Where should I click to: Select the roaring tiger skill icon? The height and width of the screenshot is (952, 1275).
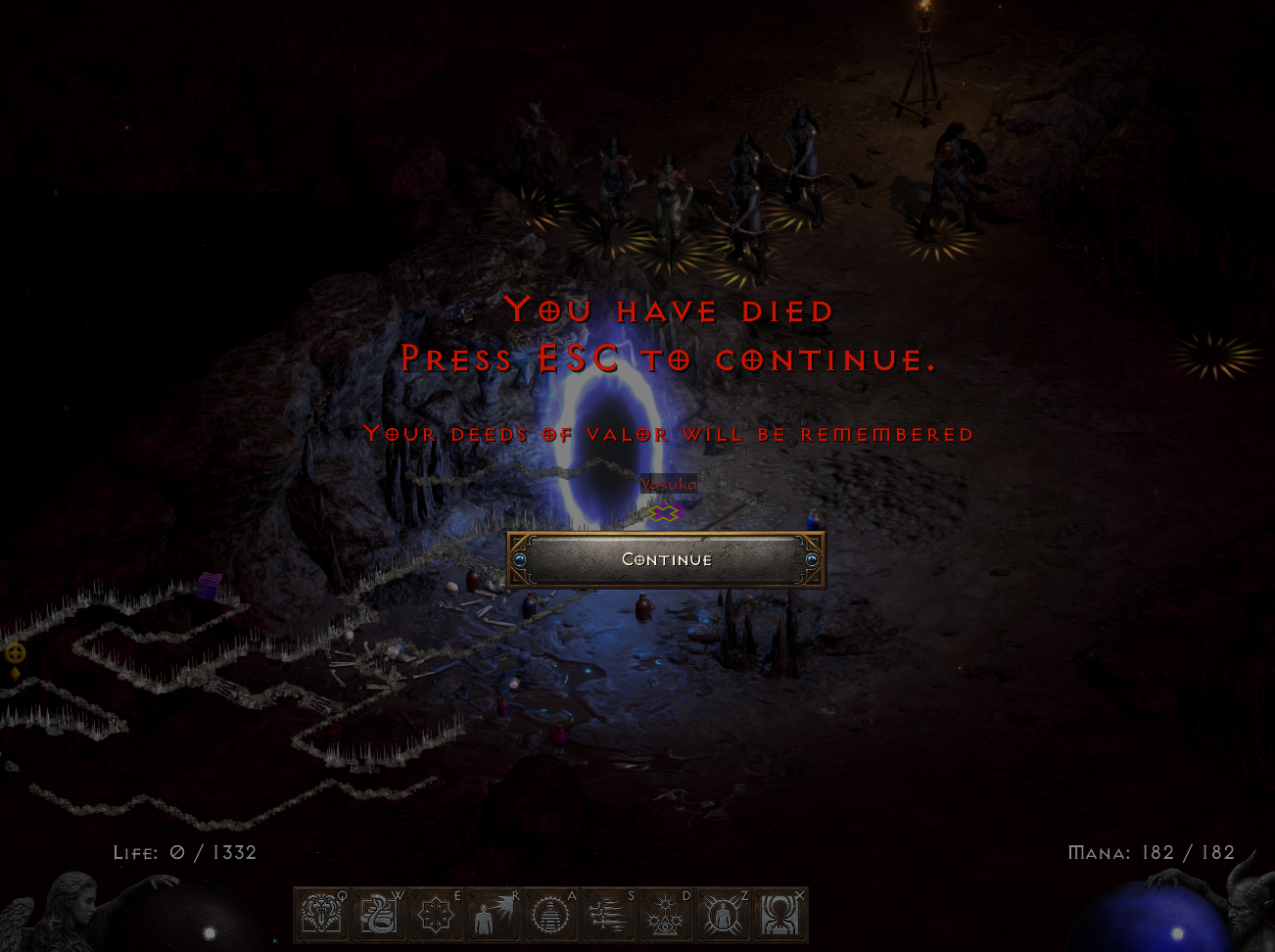click(321, 916)
